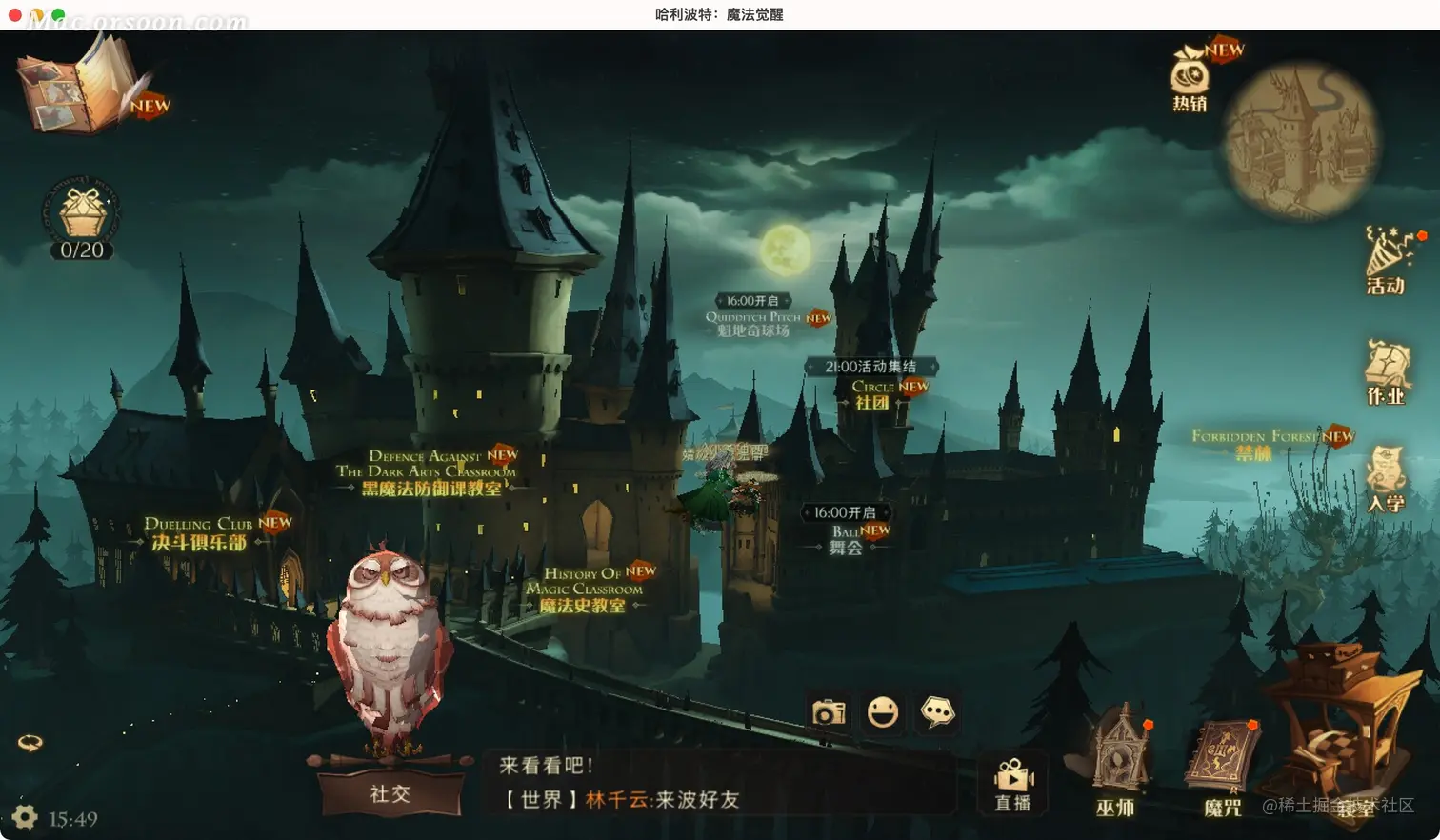
Task: Enter the Duelling Club 决斗俱乐部
Action: (199, 534)
